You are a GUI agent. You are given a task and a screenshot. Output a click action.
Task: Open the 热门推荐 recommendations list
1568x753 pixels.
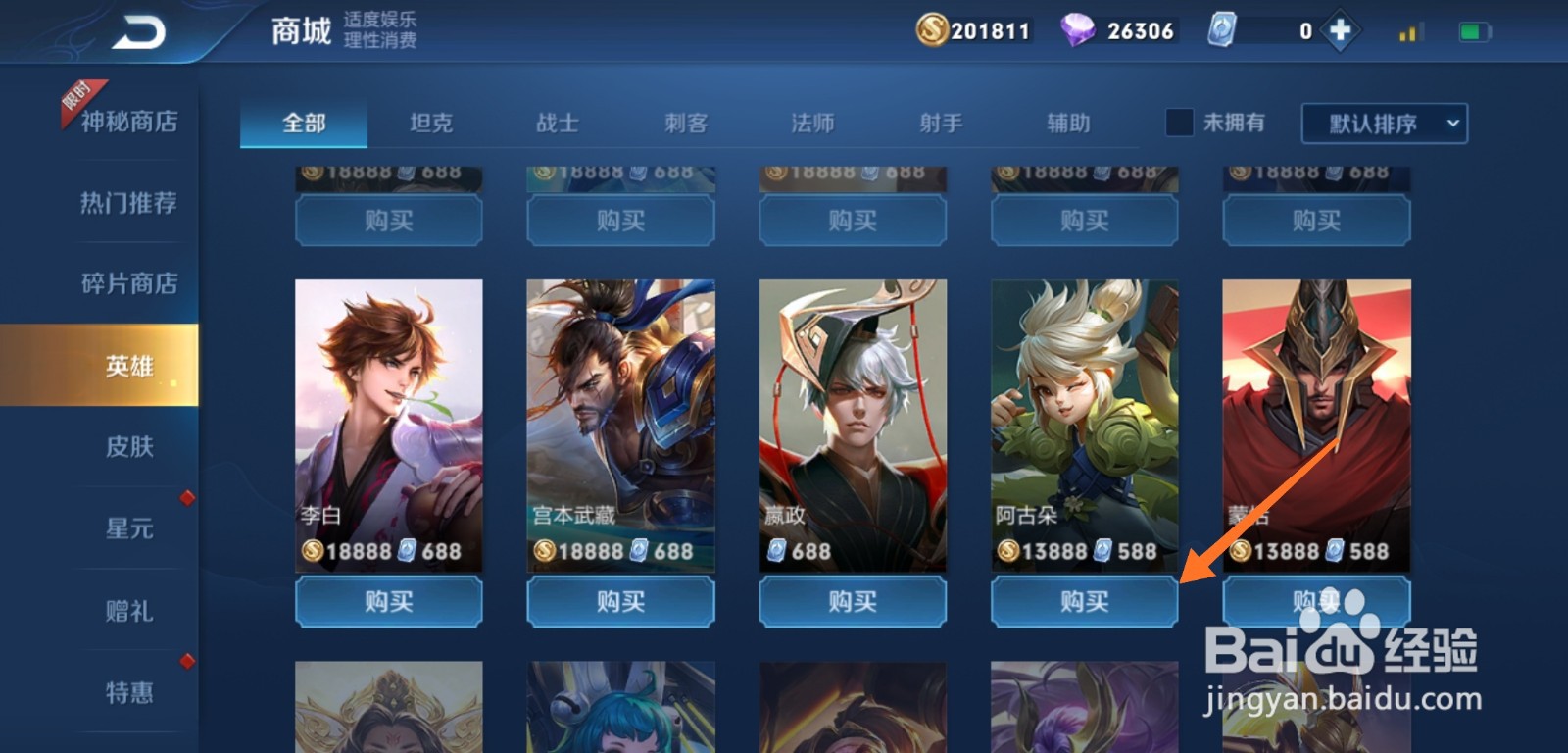128,203
